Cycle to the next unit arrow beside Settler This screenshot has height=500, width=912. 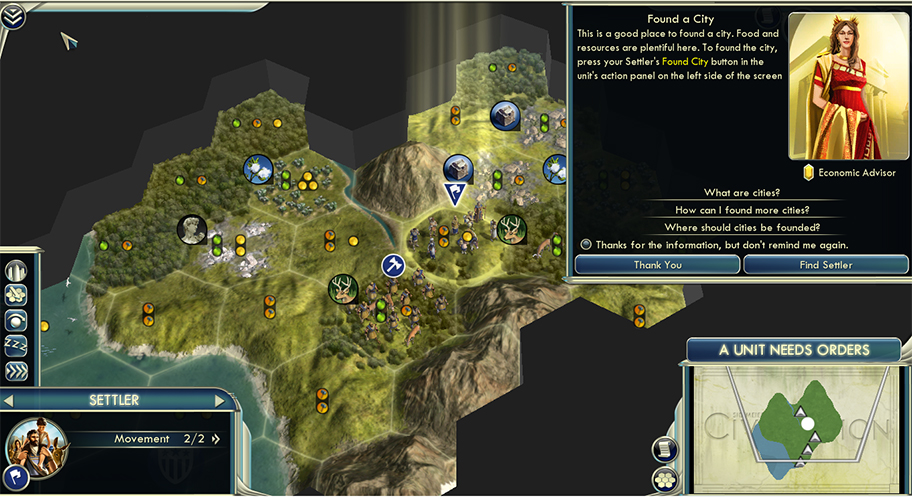[x=221, y=401]
